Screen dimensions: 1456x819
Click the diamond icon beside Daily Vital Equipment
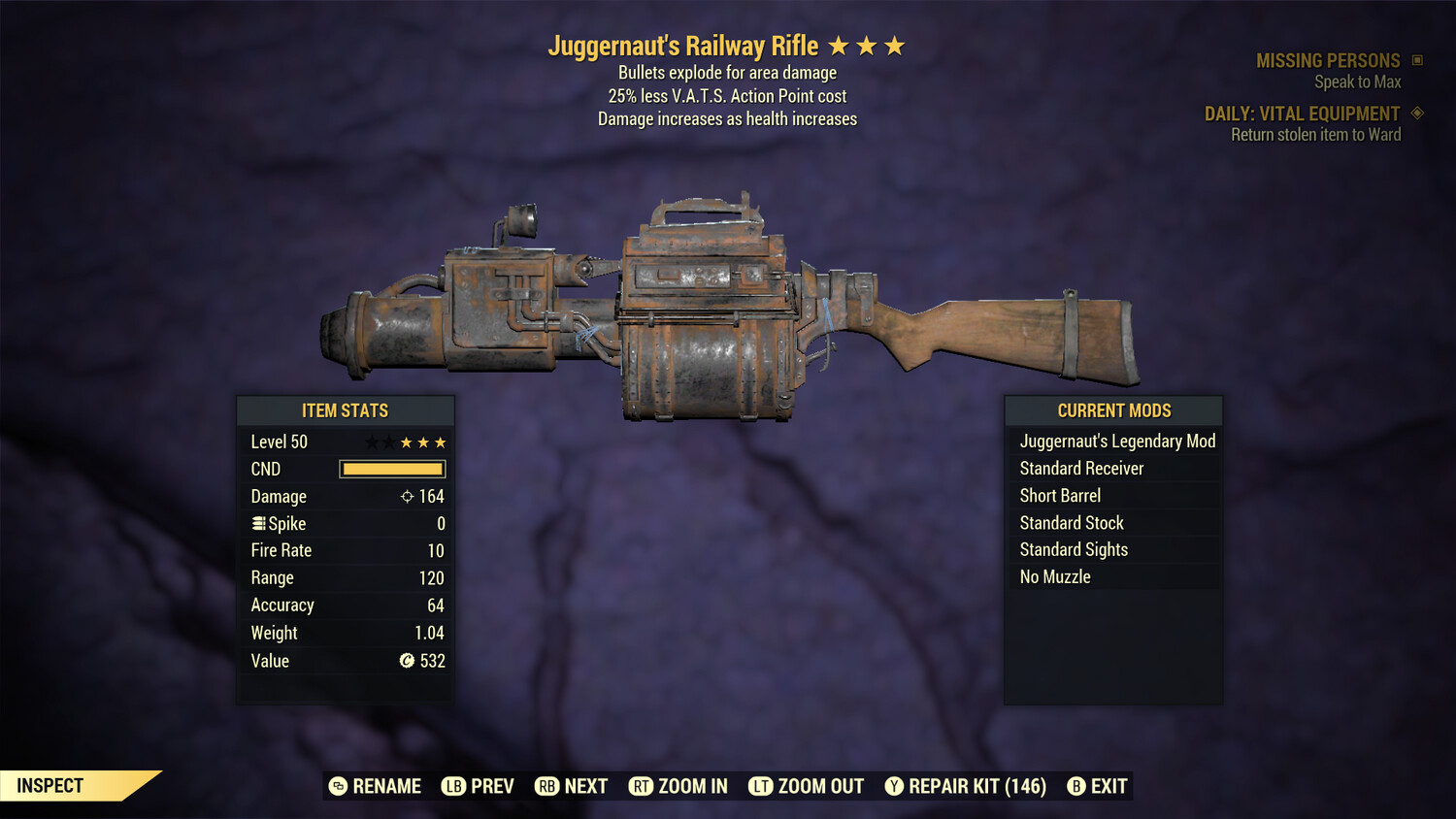1416,113
